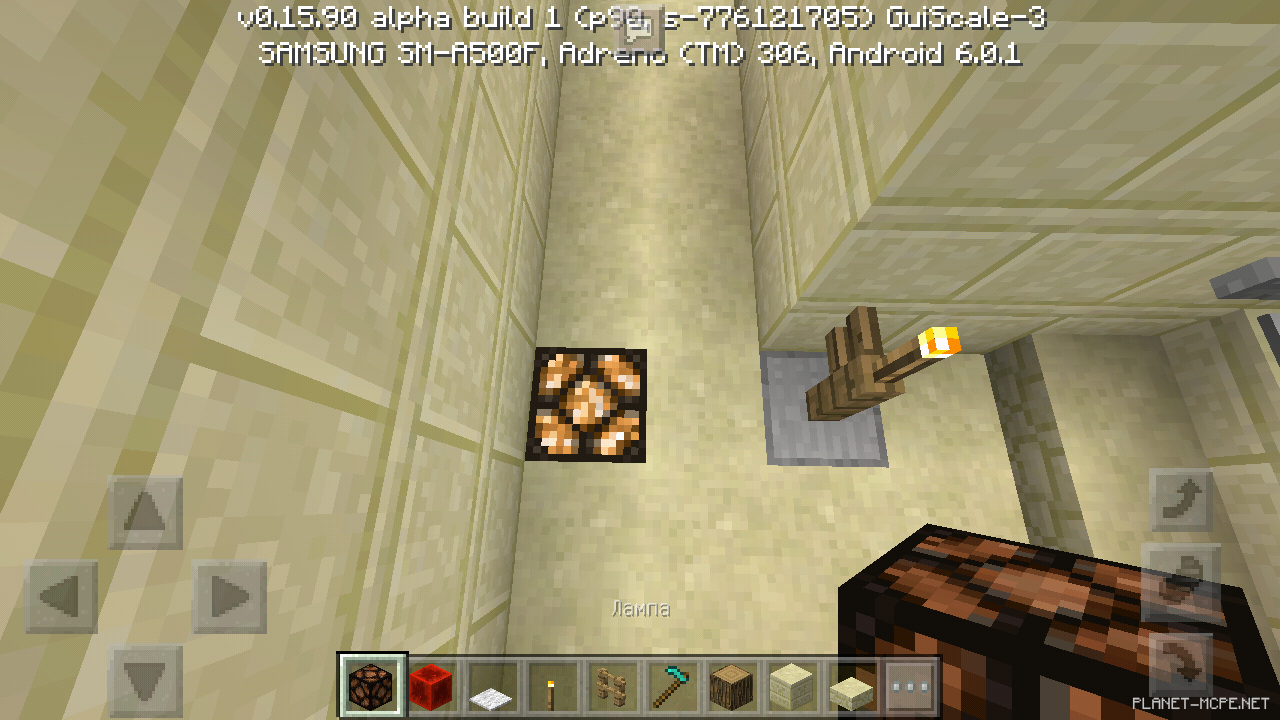Viewport: 1280px width, 720px height.
Task: Tap the lit torch mounted beside the stone plate
Action: pyautogui.click(x=938, y=344)
